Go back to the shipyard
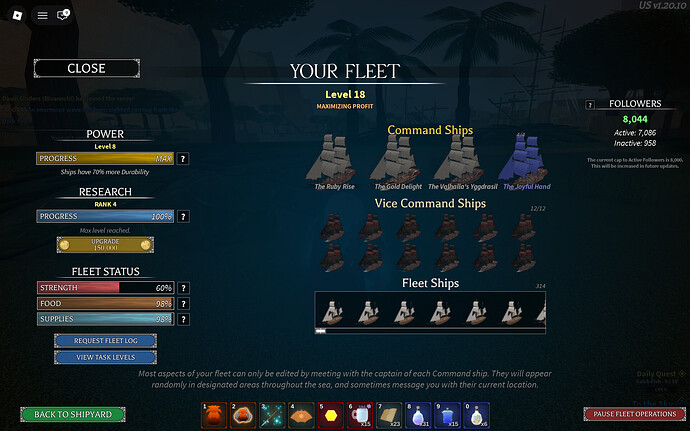 coord(73,414)
